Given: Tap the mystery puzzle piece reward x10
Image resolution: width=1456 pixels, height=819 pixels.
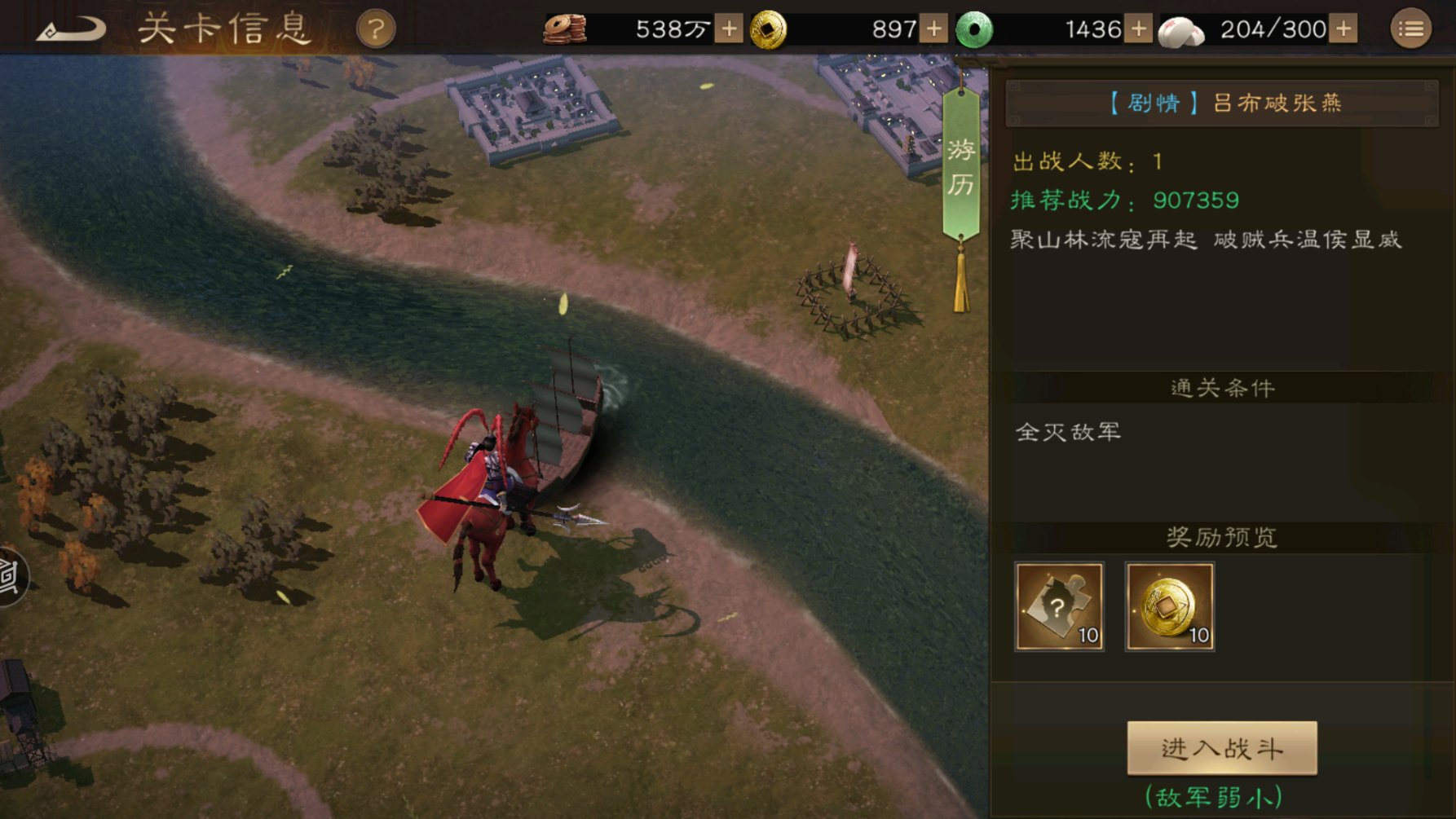Looking at the screenshot, I should point(1060,607).
